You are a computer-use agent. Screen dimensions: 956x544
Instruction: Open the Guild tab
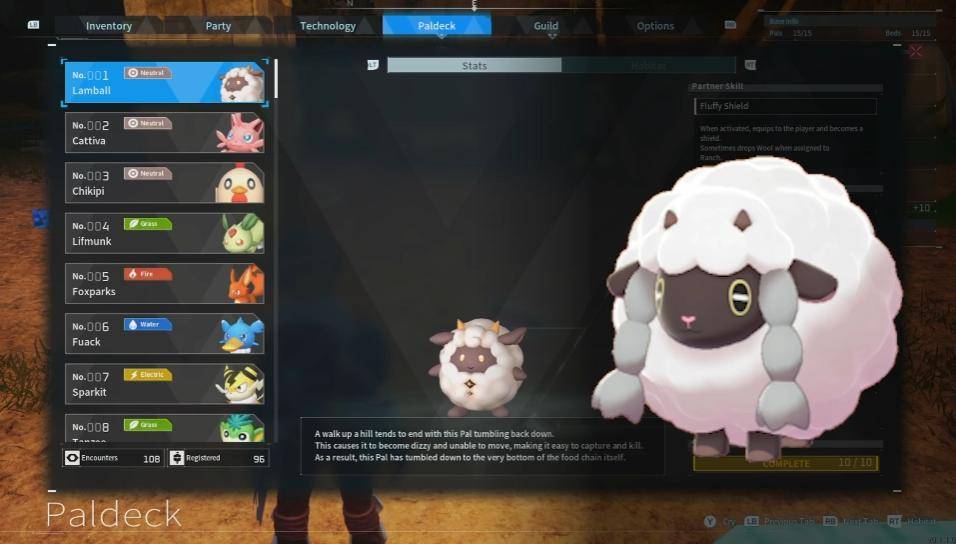pyautogui.click(x=546, y=26)
